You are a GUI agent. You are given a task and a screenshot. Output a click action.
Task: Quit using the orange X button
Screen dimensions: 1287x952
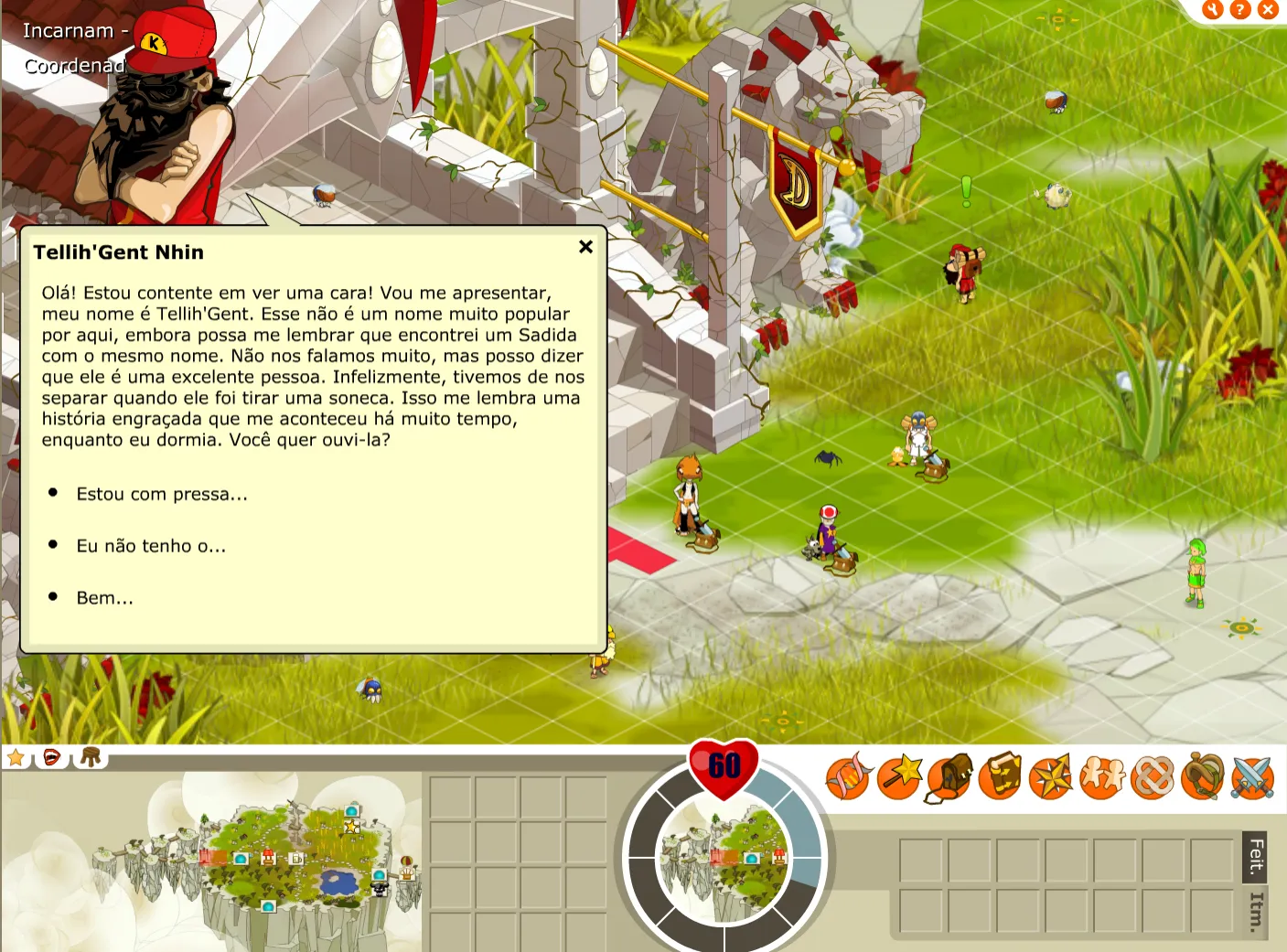(x=1268, y=10)
